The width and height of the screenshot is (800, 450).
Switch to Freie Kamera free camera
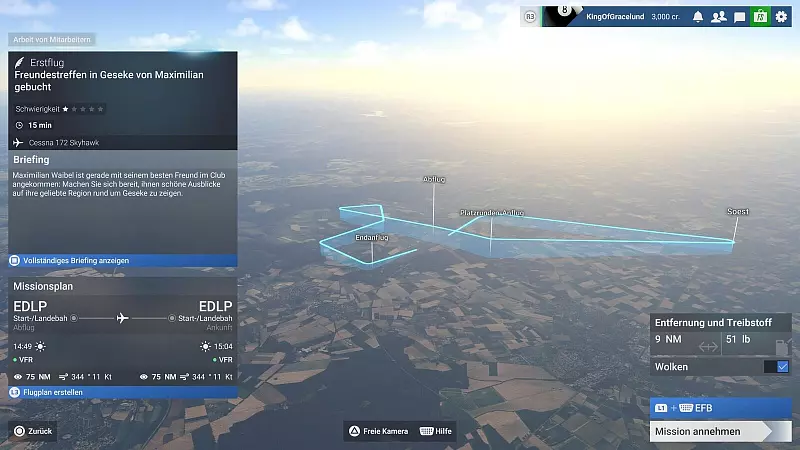[378, 431]
